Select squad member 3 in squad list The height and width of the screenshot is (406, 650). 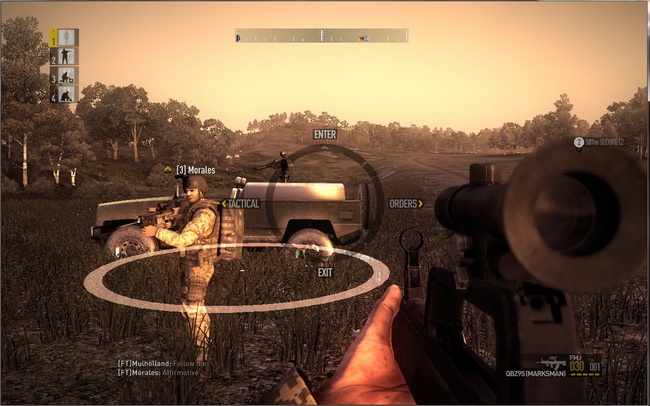(x=65, y=76)
